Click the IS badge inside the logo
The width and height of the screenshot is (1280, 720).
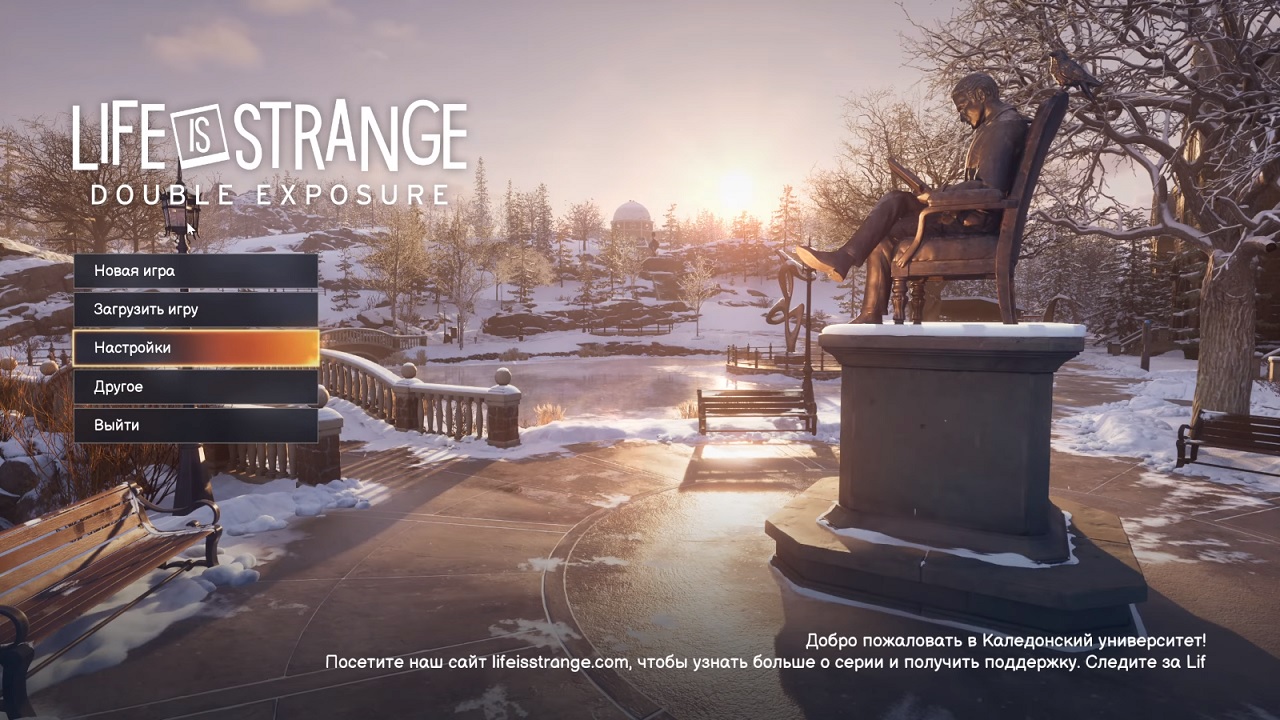click(200, 132)
